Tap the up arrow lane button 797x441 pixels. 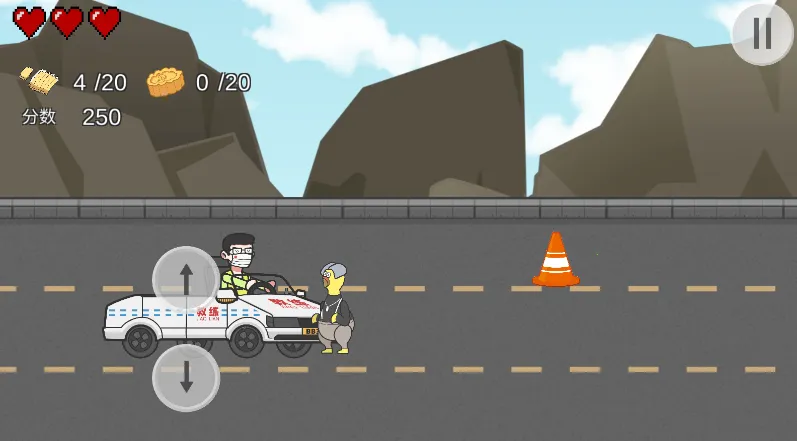click(186, 279)
